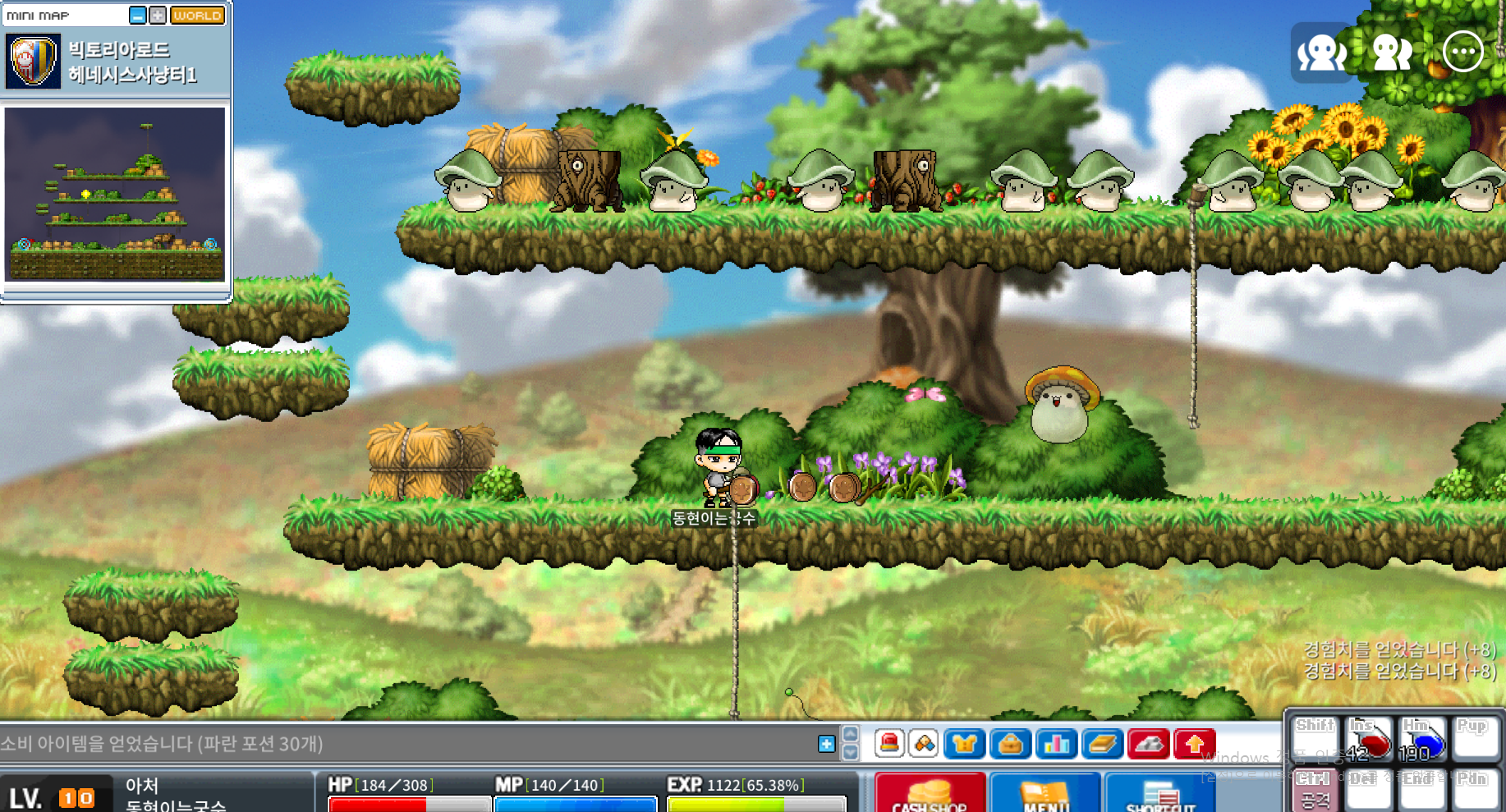Use the blue MP potion quickslot
1506x812 pixels.
click(1423, 739)
